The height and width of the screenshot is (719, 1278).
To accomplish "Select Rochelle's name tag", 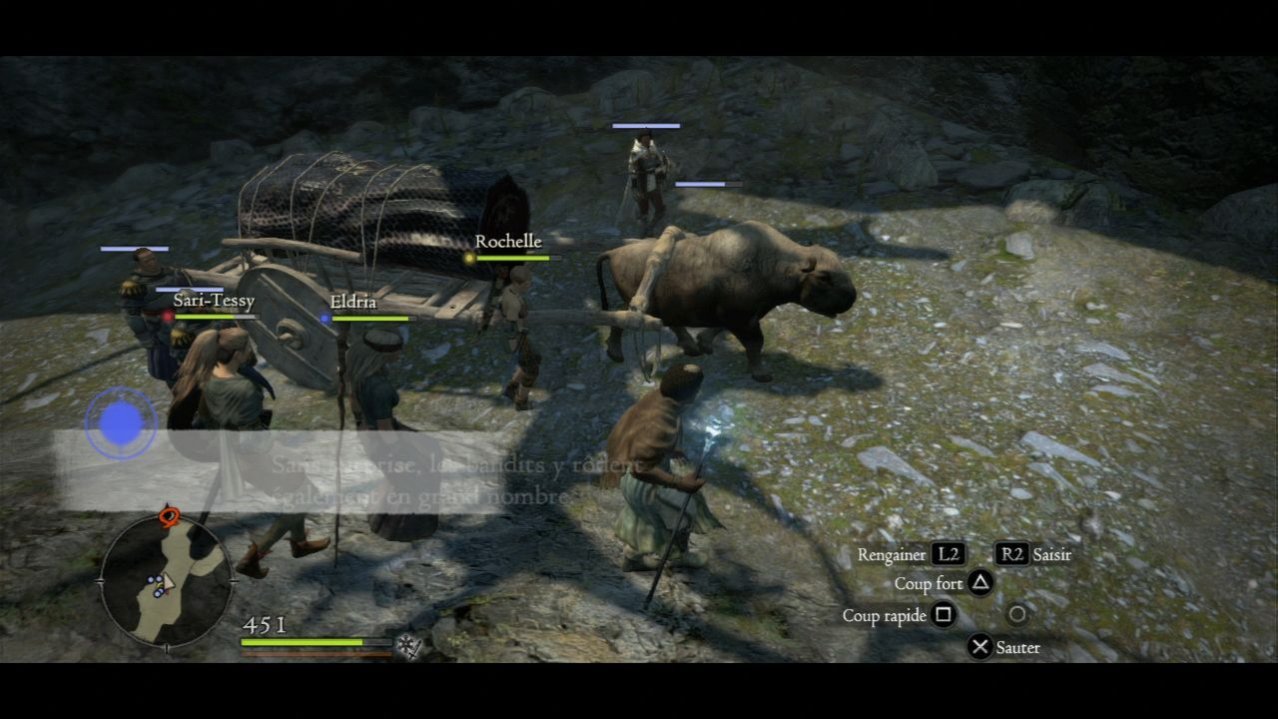I will [508, 242].
